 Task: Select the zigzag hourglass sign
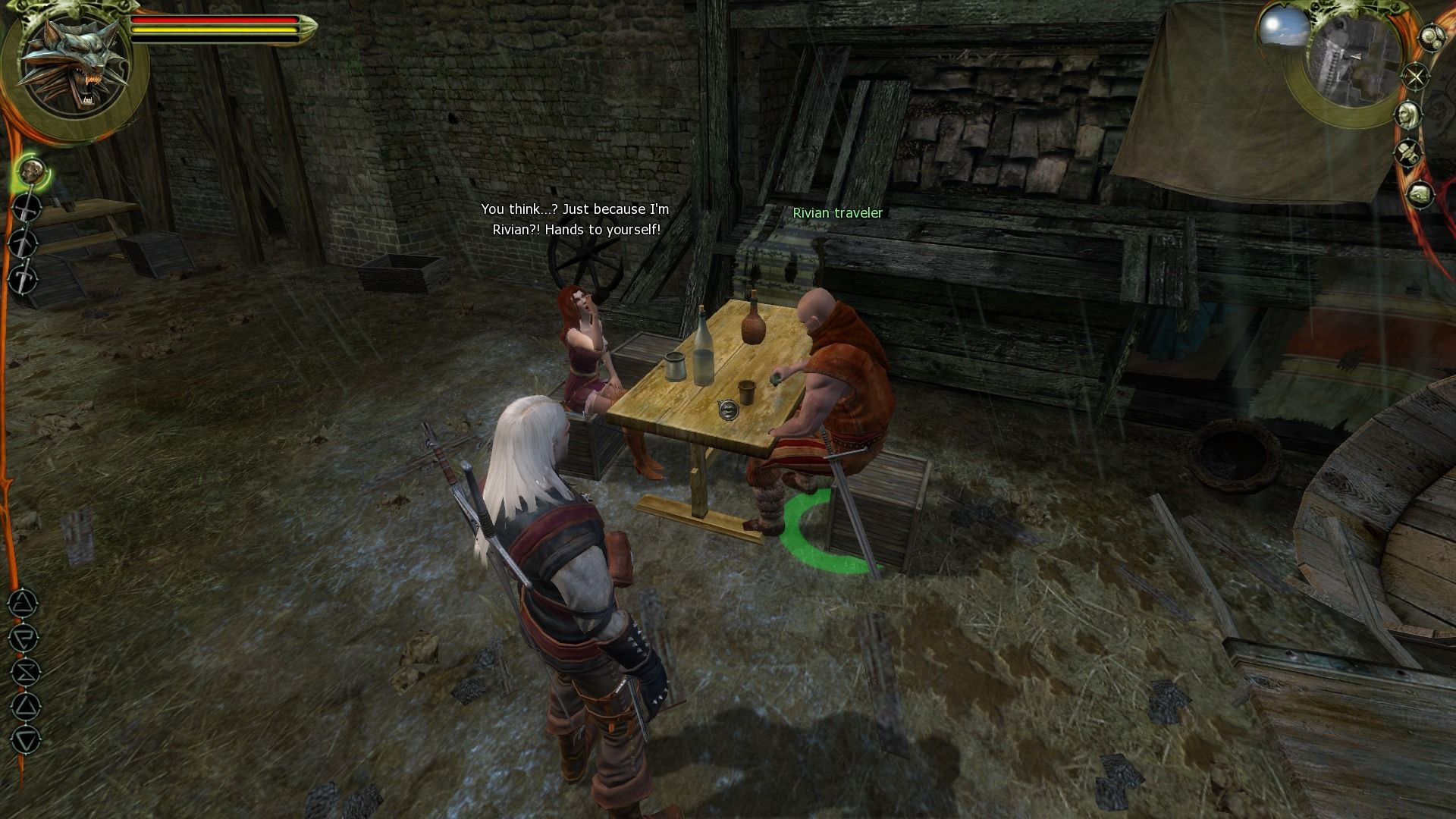point(25,673)
